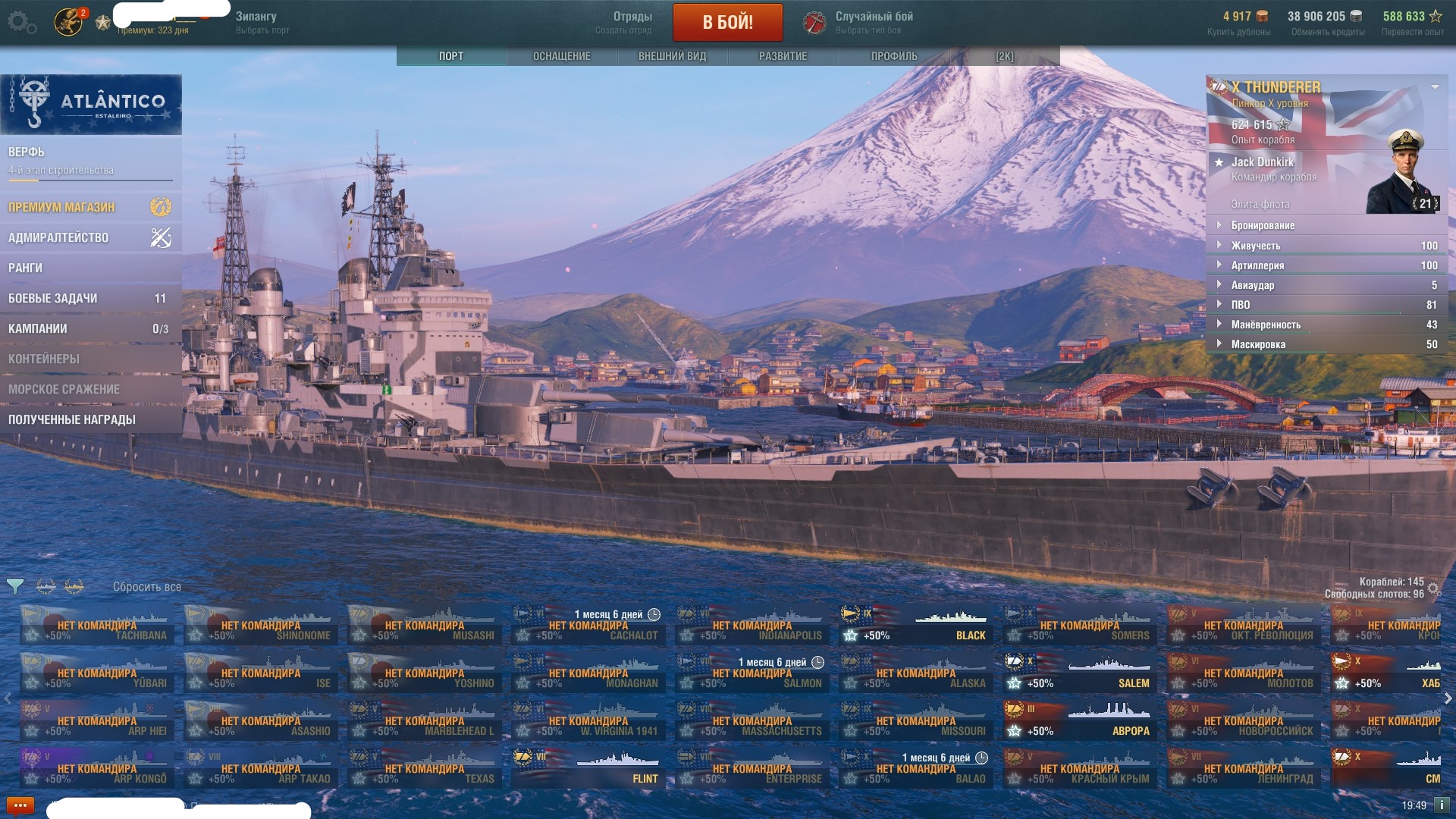Reset ship filters with Сбросить все
Viewport: 1456px width, 819px height.
(146, 587)
